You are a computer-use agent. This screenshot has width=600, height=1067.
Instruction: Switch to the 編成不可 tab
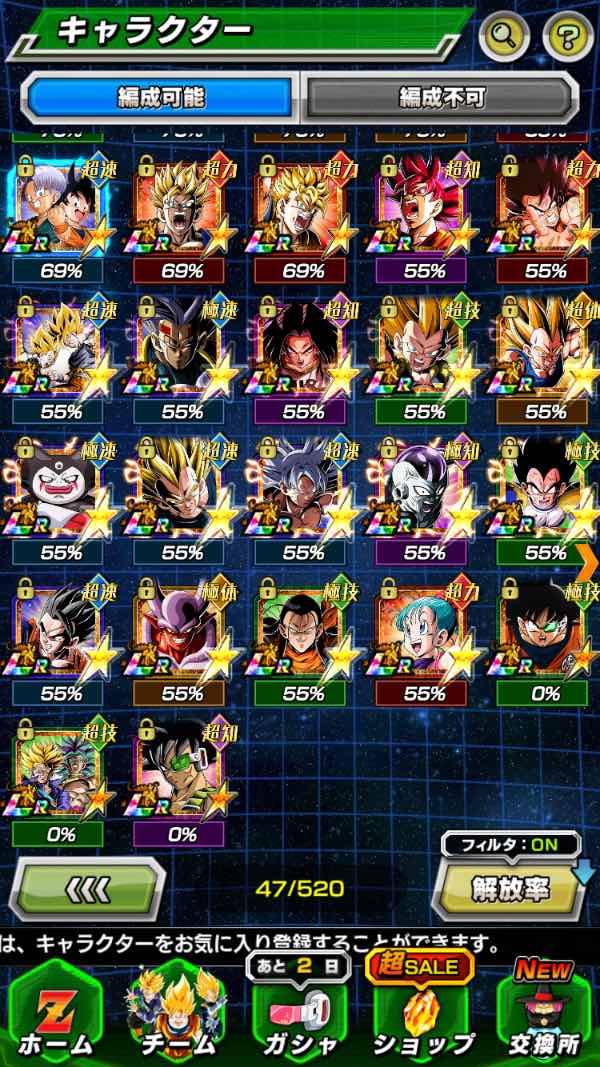point(441,97)
